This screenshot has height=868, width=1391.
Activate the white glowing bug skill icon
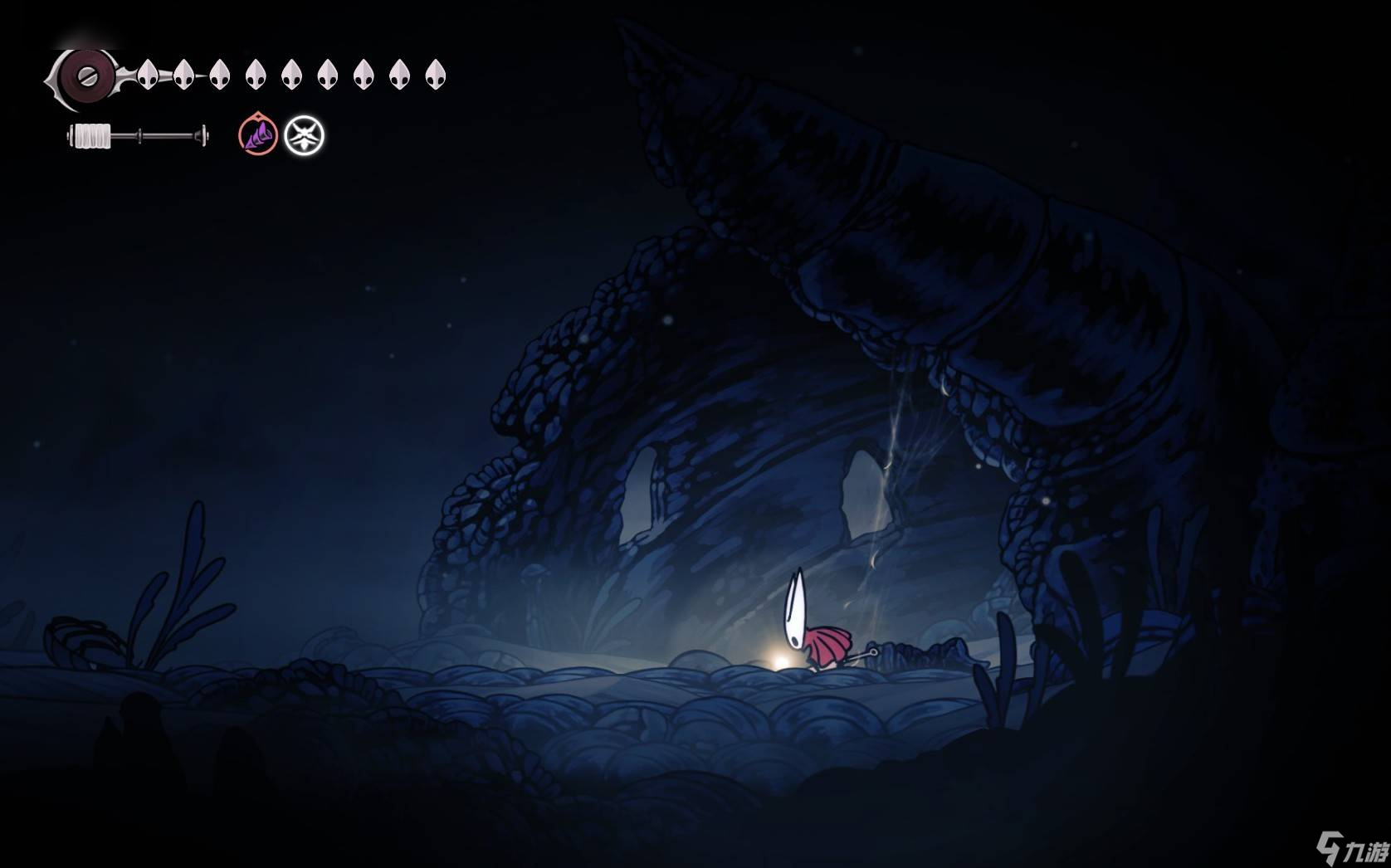pos(305,135)
